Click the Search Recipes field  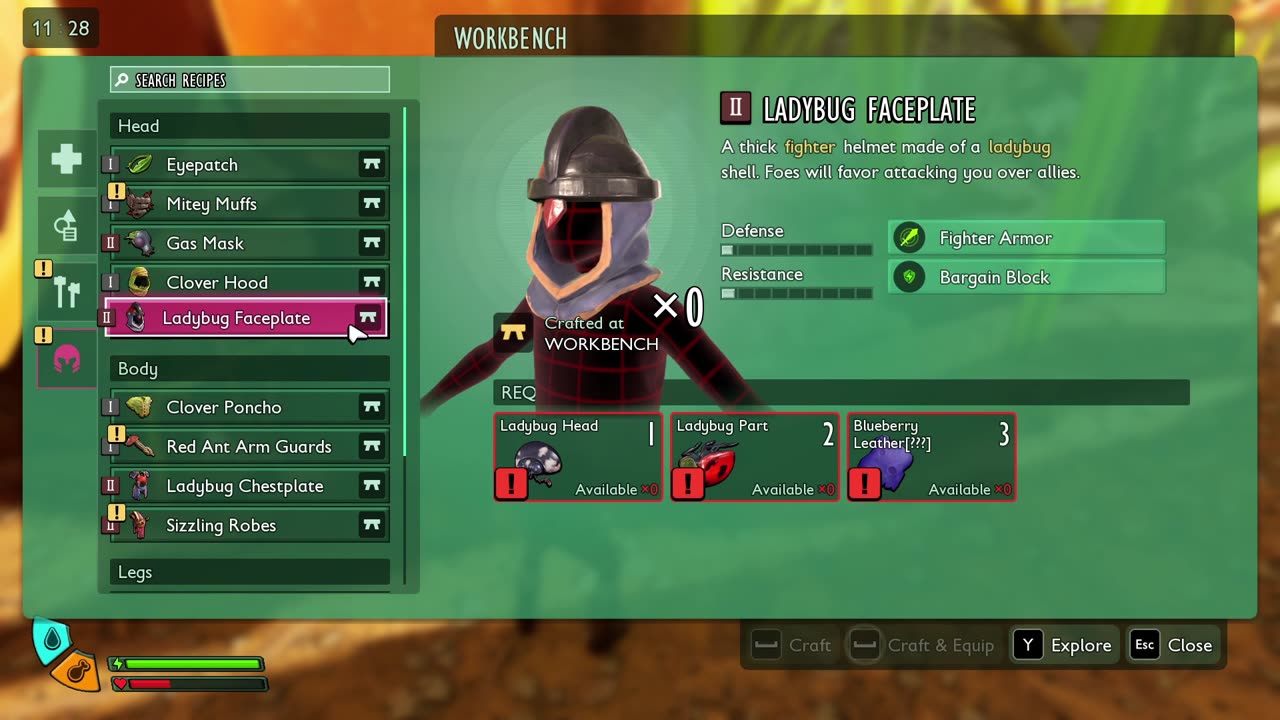click(x=250, y=80)
